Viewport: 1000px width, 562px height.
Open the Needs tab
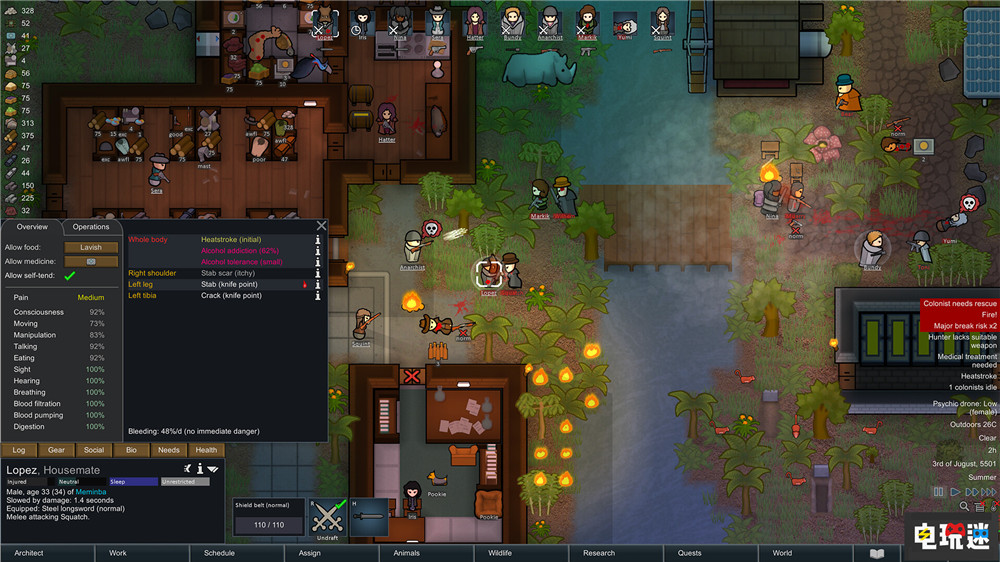click(168, 450)
